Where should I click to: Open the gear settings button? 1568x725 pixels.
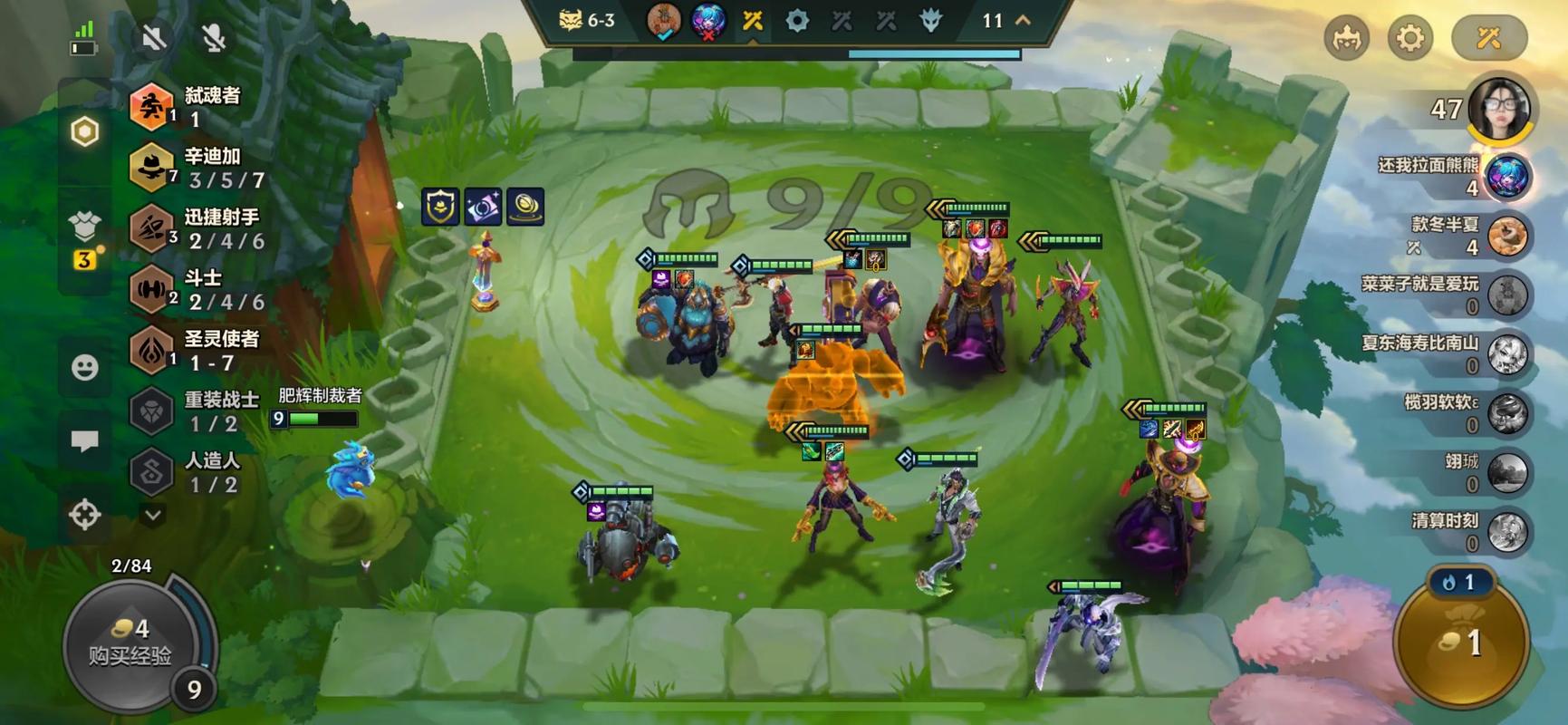tap(1409, 38)
